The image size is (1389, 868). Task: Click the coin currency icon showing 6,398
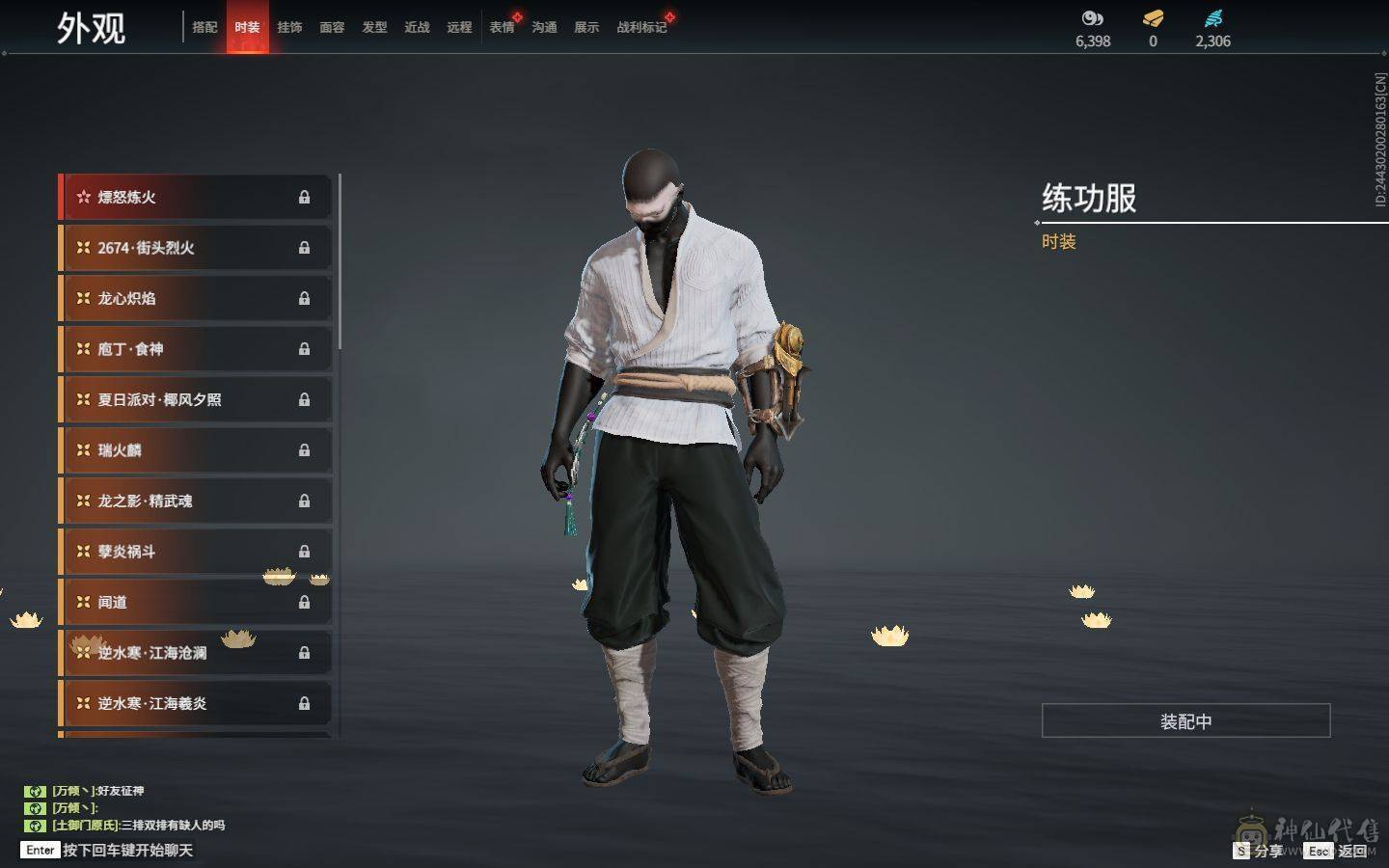[1091, 18]
